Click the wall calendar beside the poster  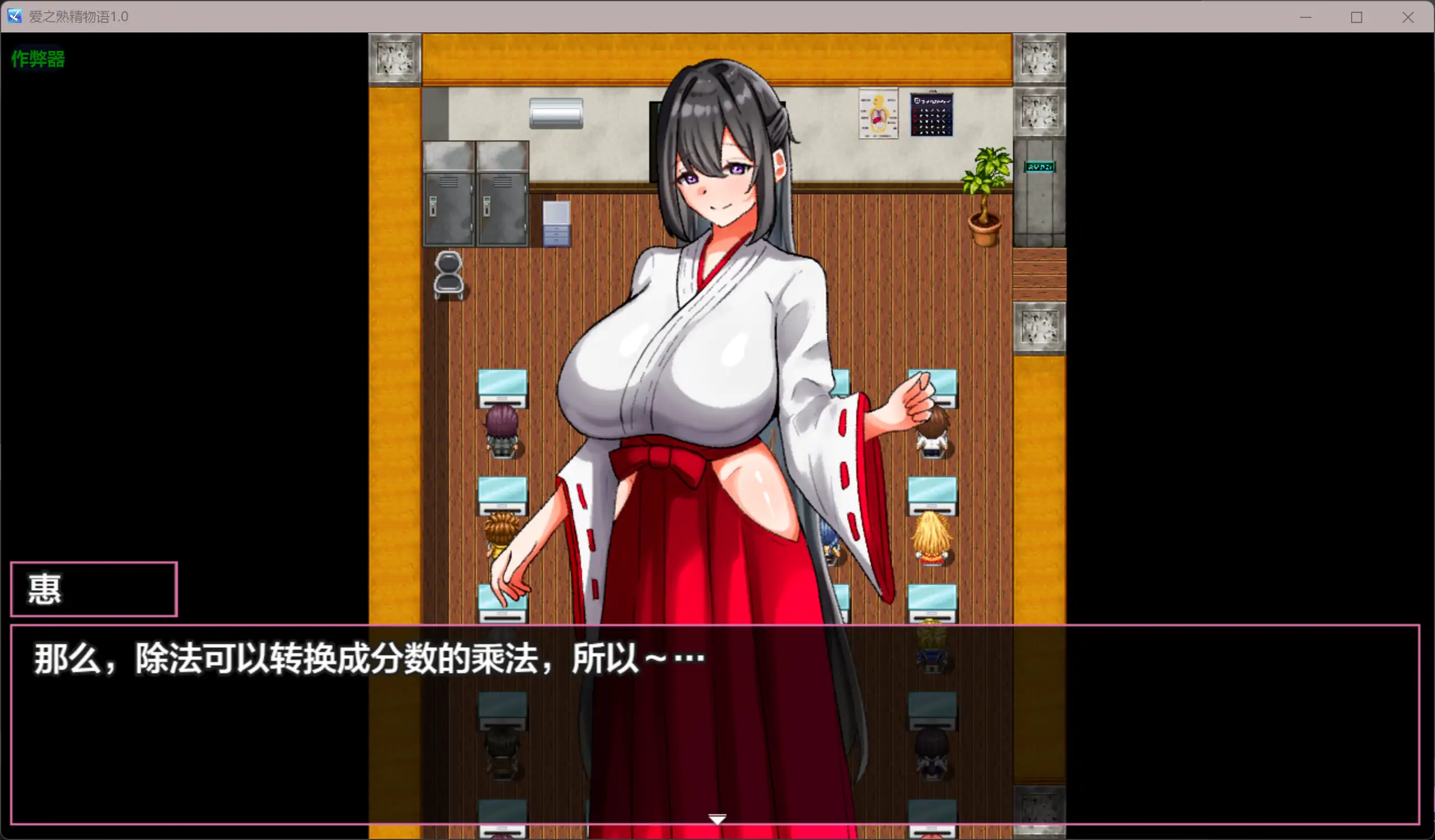(x=932, y=114)
